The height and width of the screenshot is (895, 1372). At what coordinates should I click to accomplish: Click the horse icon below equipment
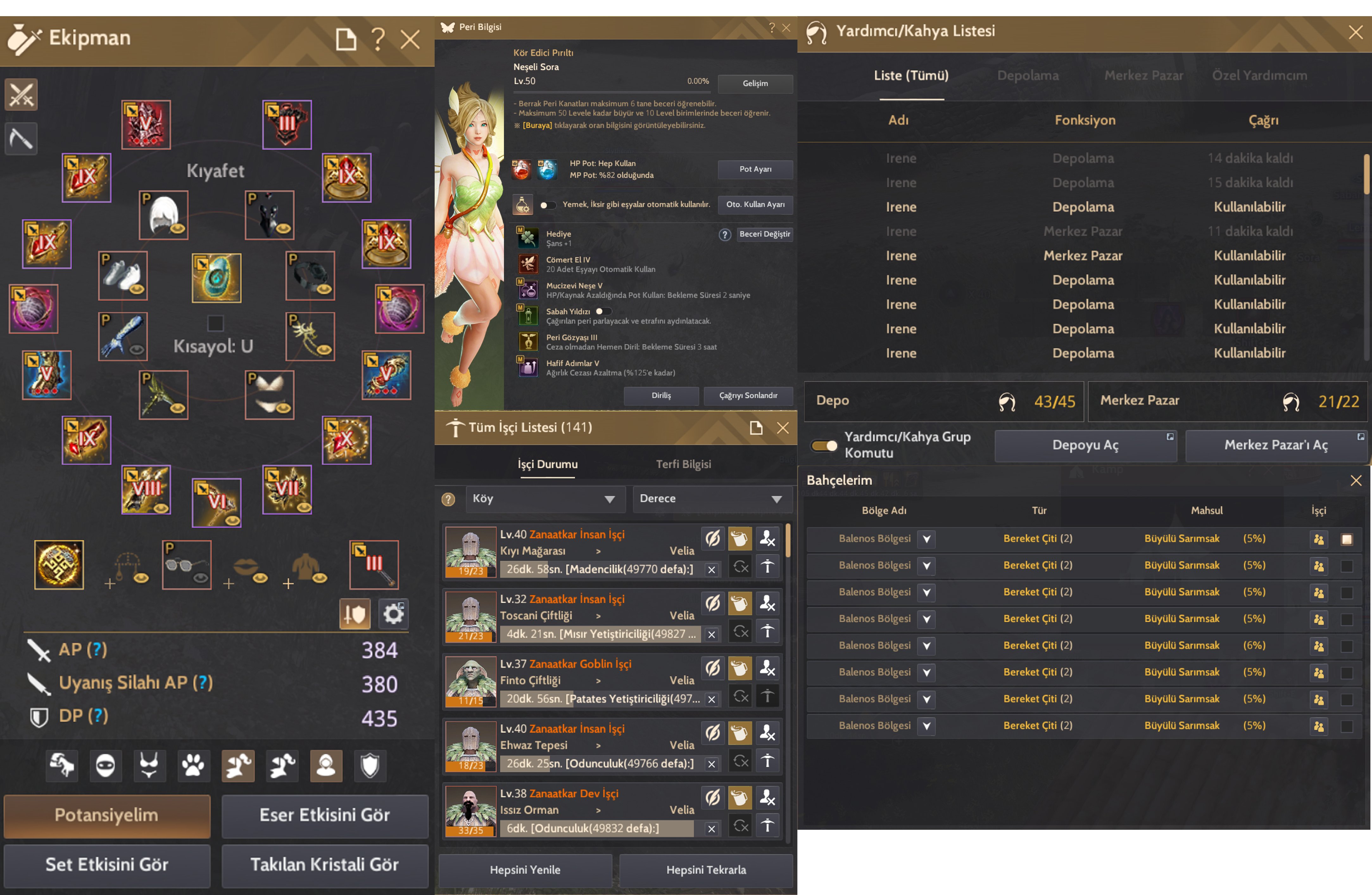tap(61, 766)
